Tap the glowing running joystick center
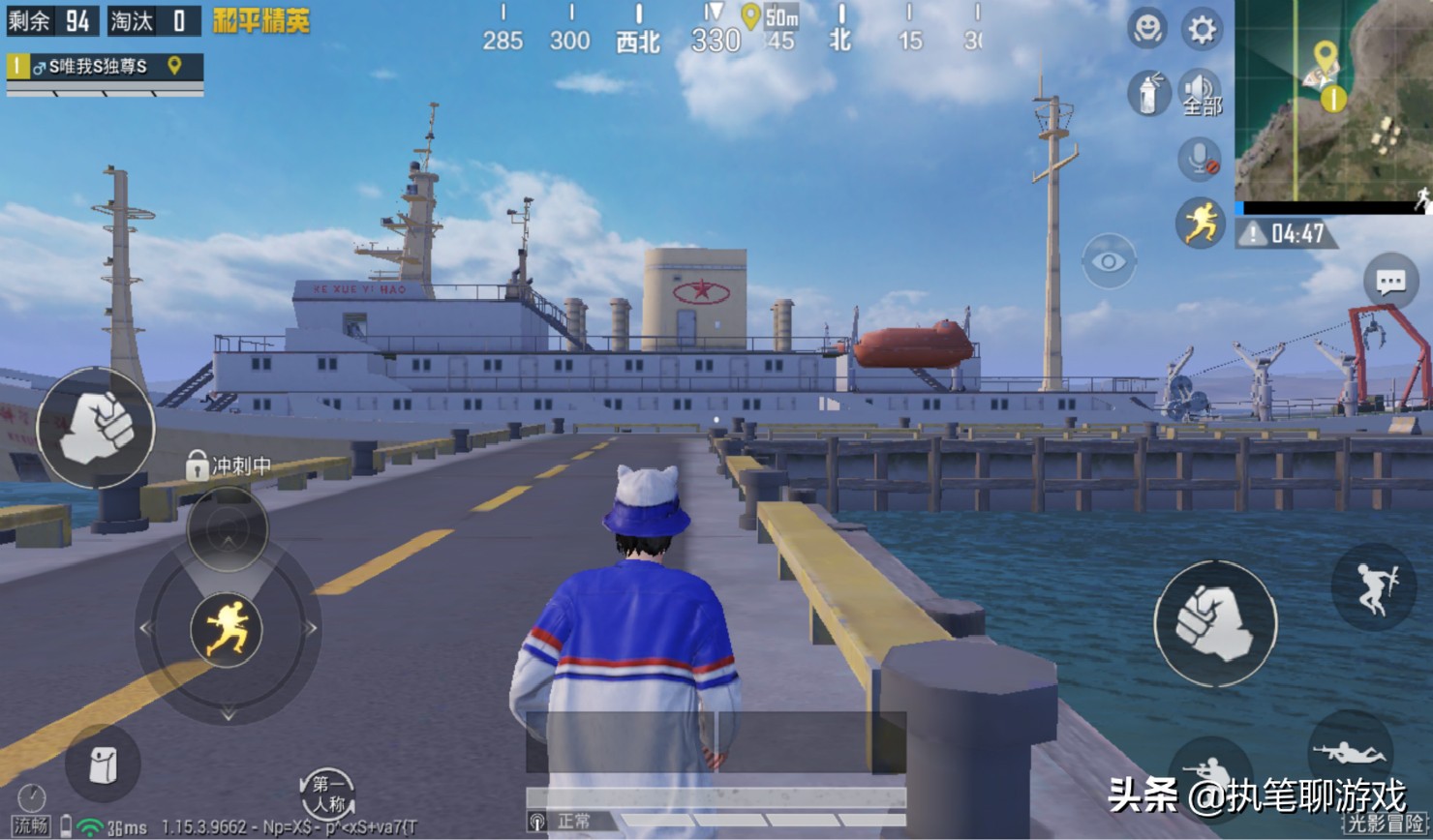 pos(228,628)
